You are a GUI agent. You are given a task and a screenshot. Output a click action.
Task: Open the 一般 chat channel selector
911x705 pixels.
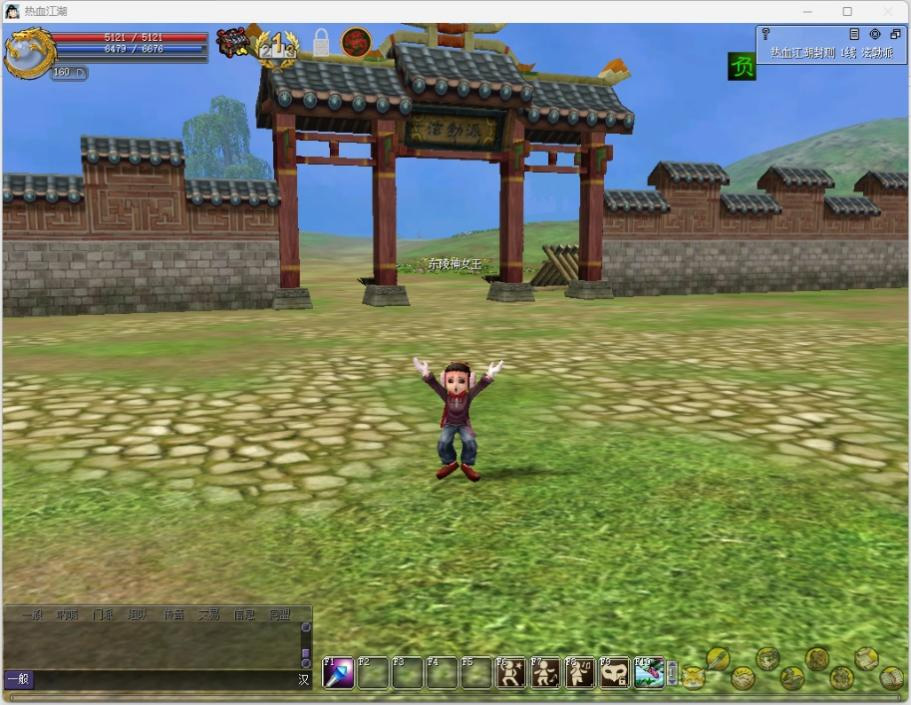click(x=19, y=680)
